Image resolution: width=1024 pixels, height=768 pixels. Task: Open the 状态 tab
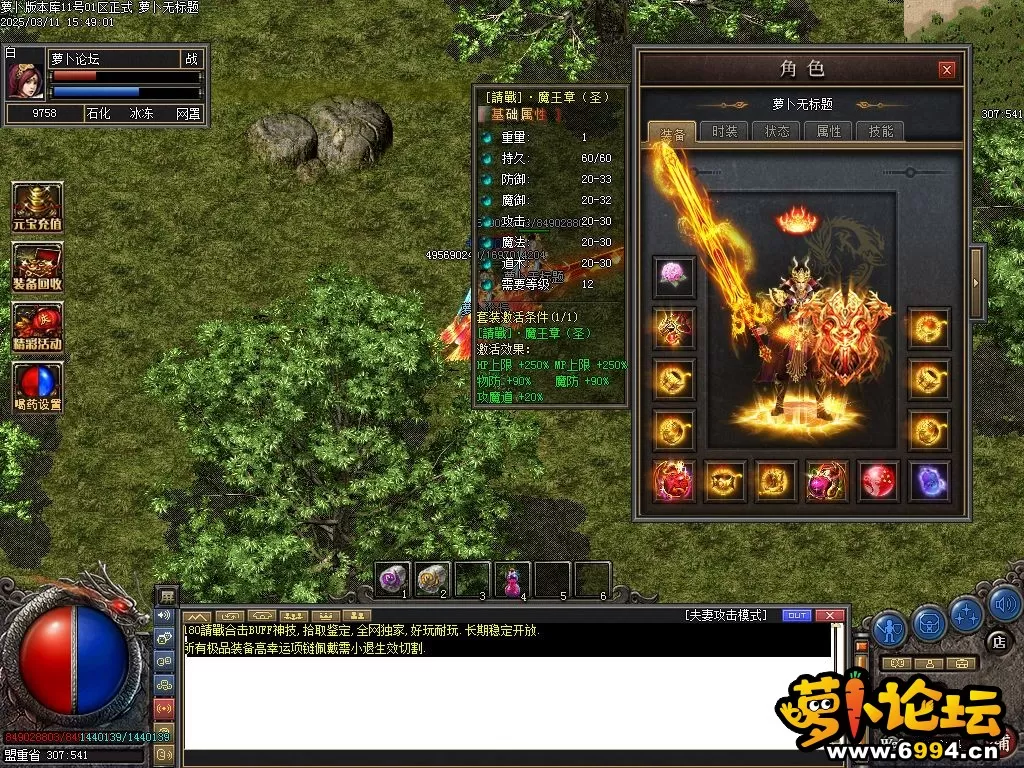[777, 131]
